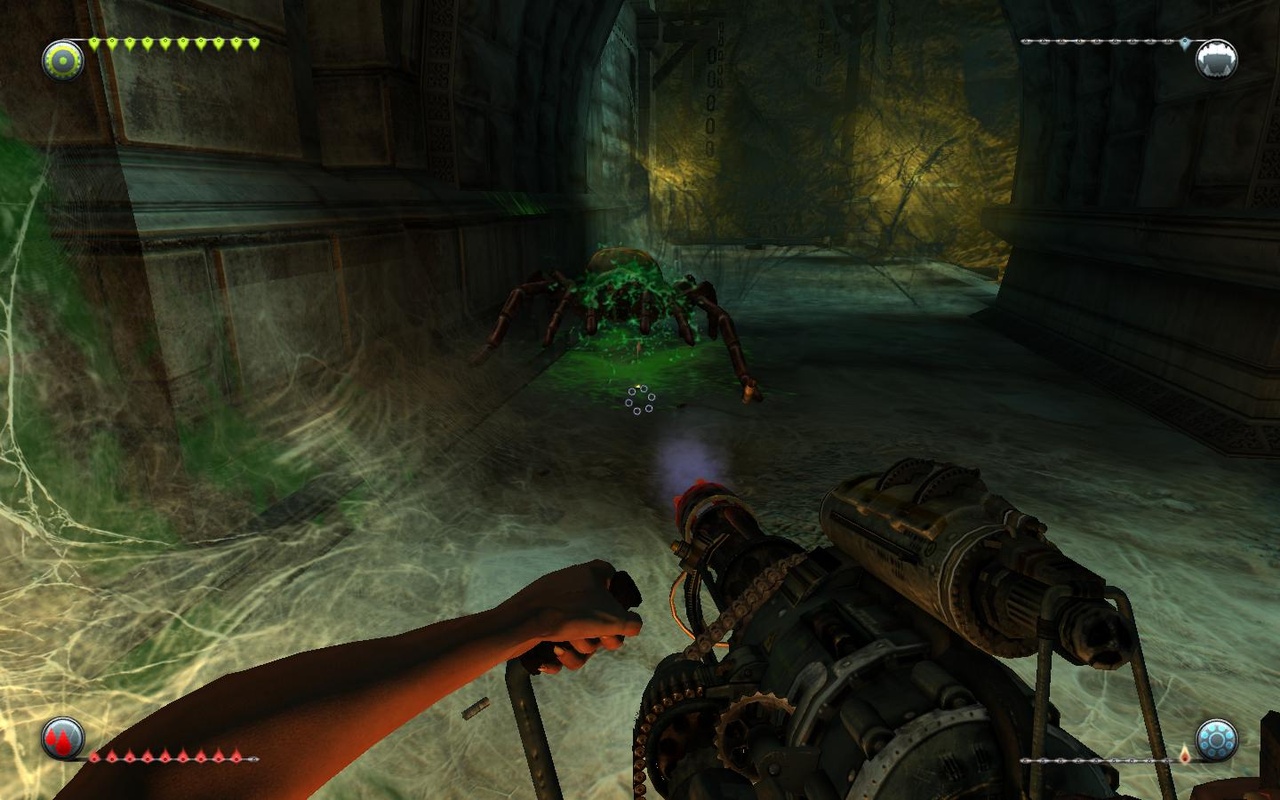This screenshot has width=1280, height=800.
Task: Select the silver helmet icon in the HUD
Action: [1216, 59]
